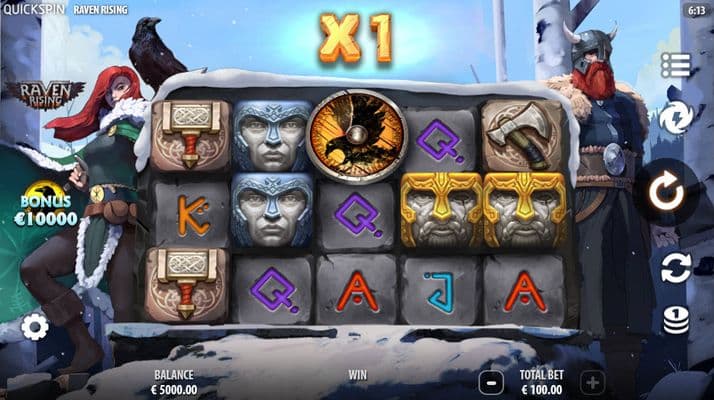Viewport: 714px width, 400px height.
Task: Toggle the lightning quick-spin mode
Action: click(676, 119)
